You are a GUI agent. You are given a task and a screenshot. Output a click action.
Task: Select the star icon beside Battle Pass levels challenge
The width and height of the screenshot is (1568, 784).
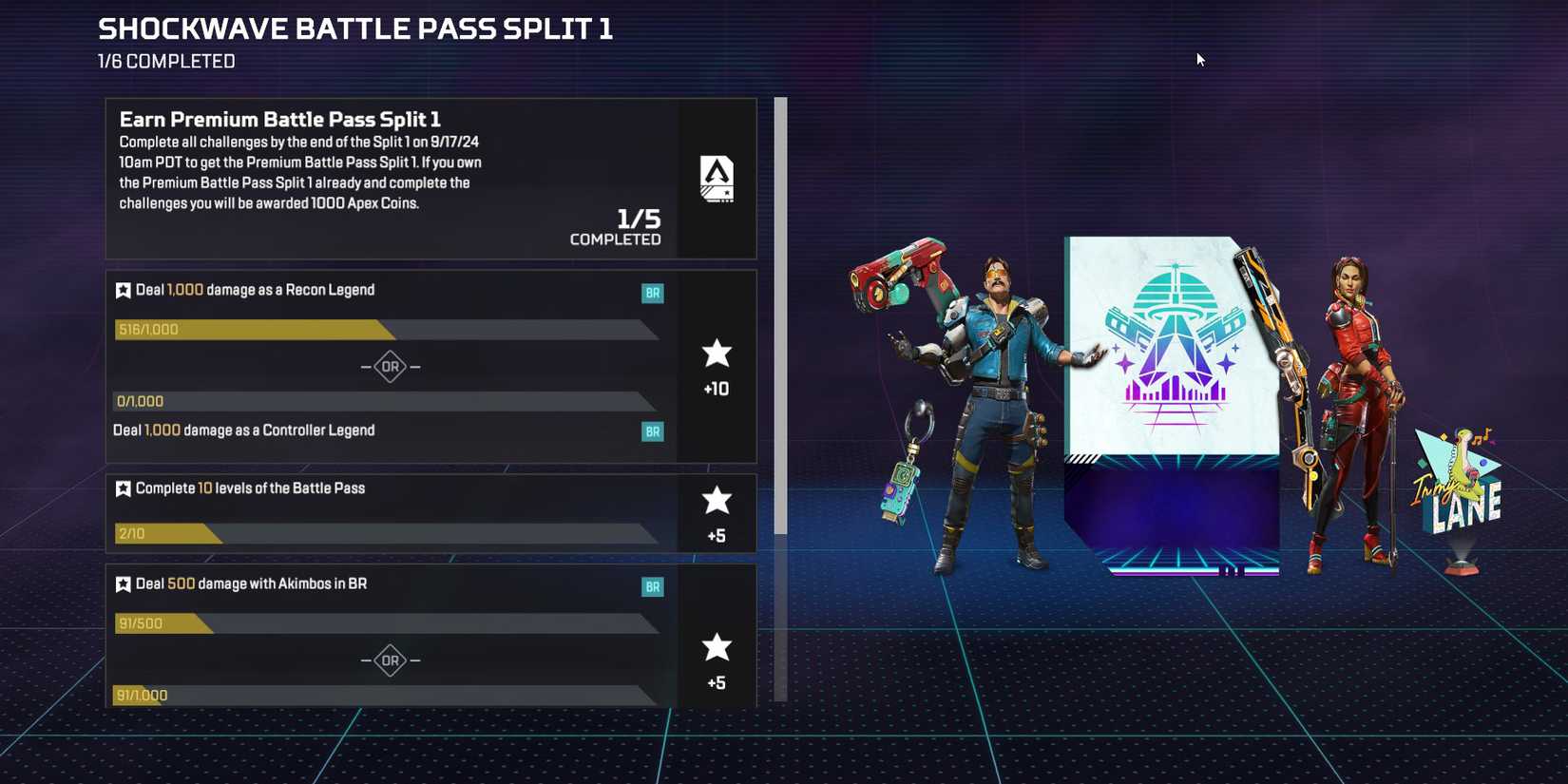123,488
